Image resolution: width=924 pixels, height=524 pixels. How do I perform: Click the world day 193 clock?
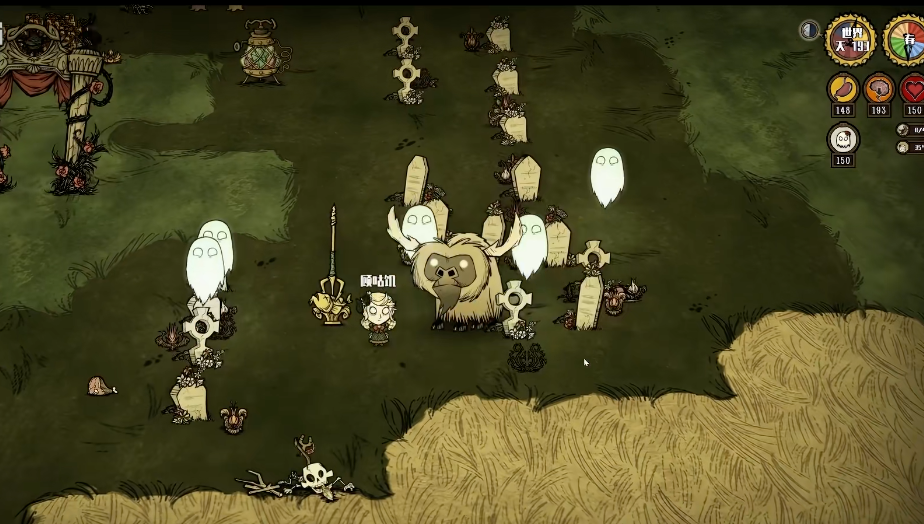850,40
